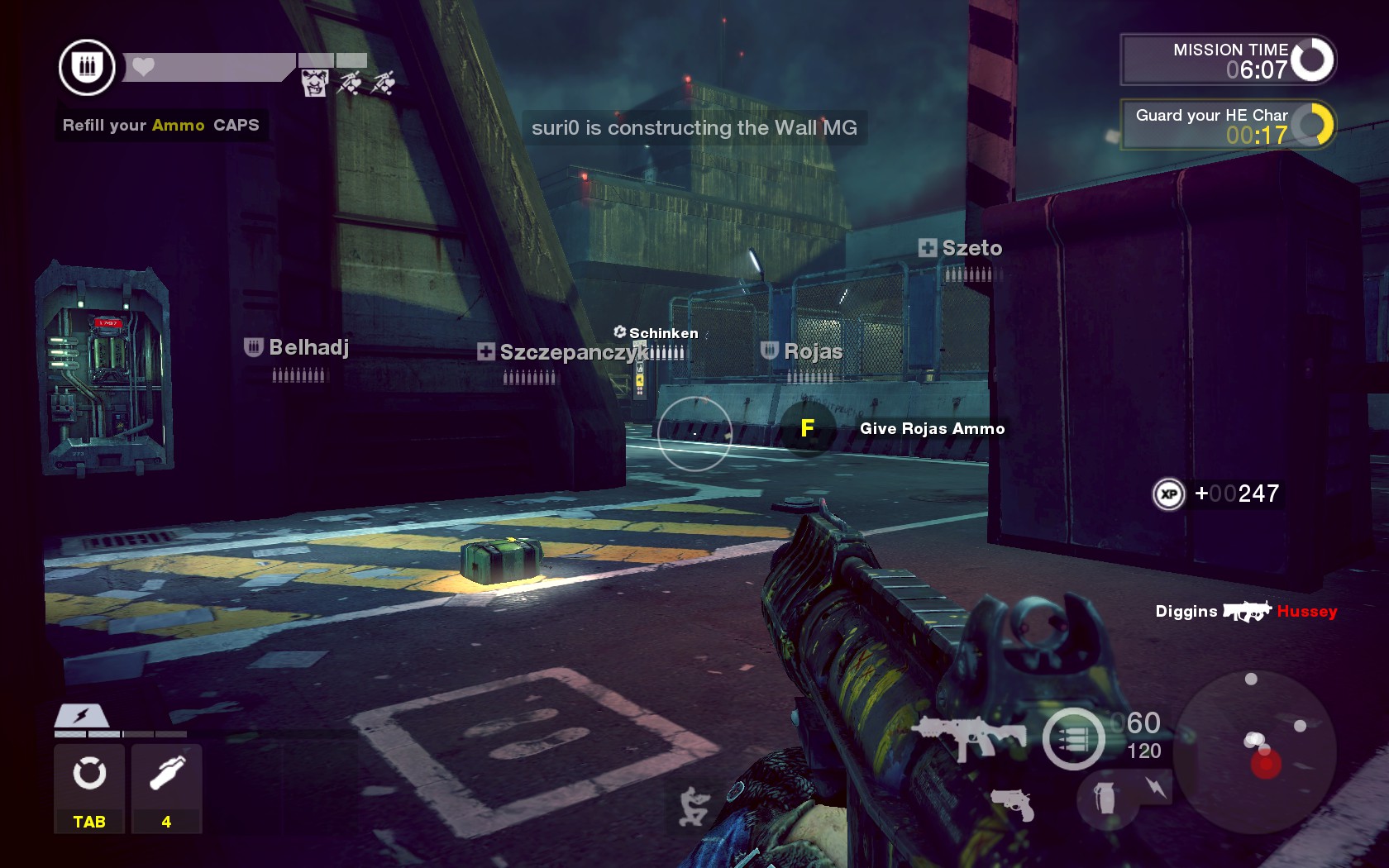Switch to the revolver sidearm icon
The height and width of the screenshot is (868, 1389).
point(1014,803)
